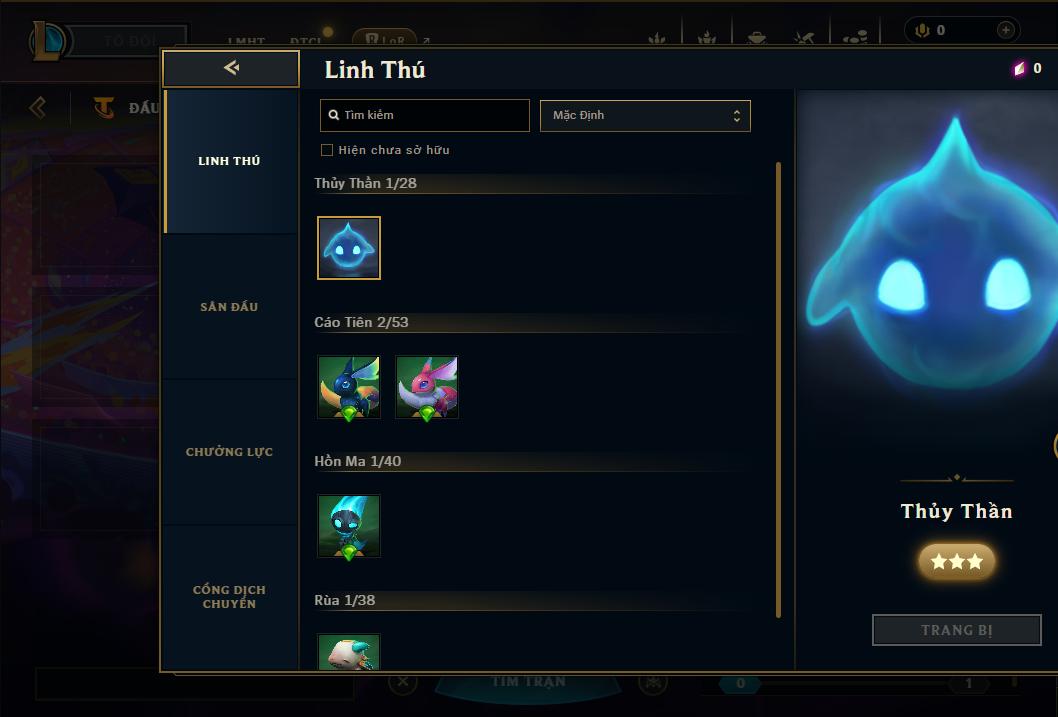Click the Tìm kiếm search field
The width and height of the screenshot is (1058, 717).
pos(425,115)
